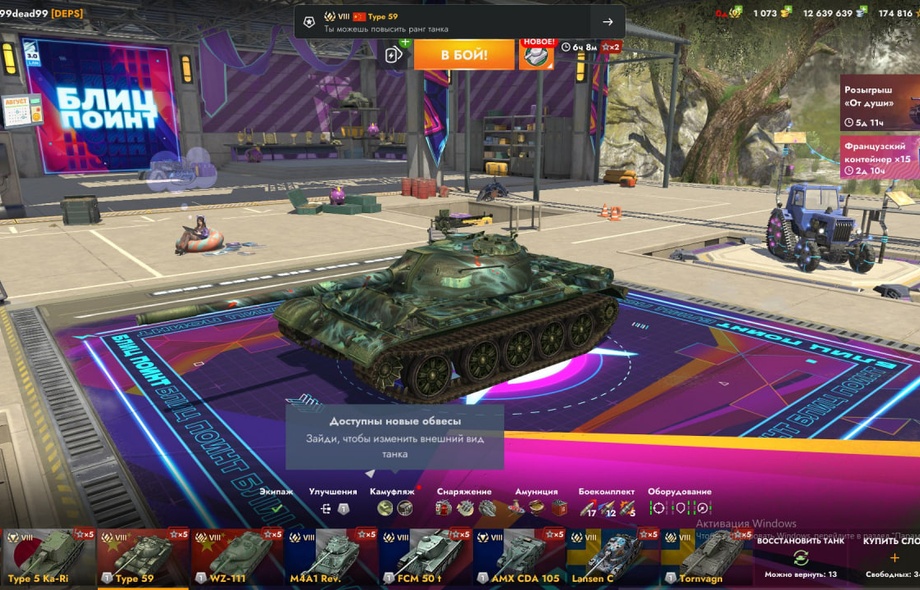Open the Type 59 rank notification arrow

tap(607, 22)
